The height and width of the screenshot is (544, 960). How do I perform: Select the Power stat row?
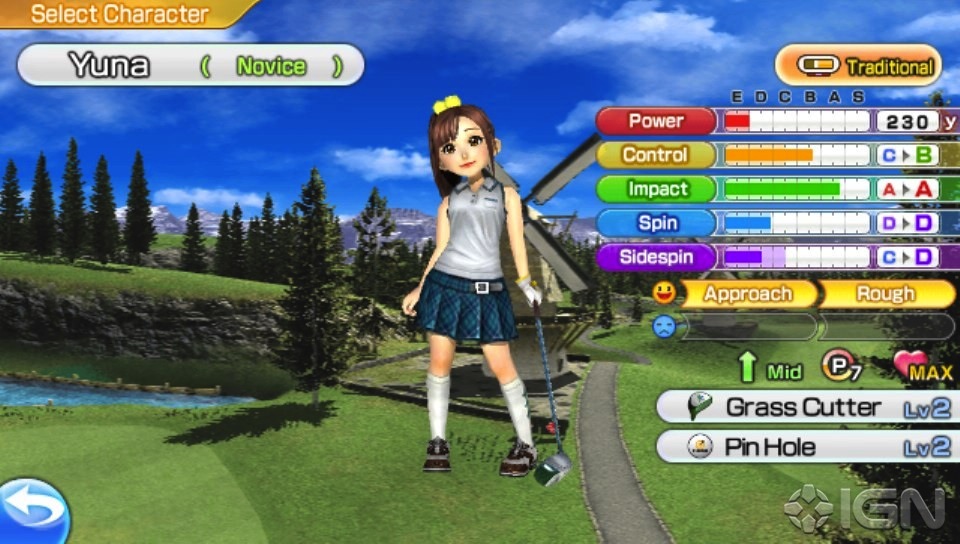tap(656, 121)
